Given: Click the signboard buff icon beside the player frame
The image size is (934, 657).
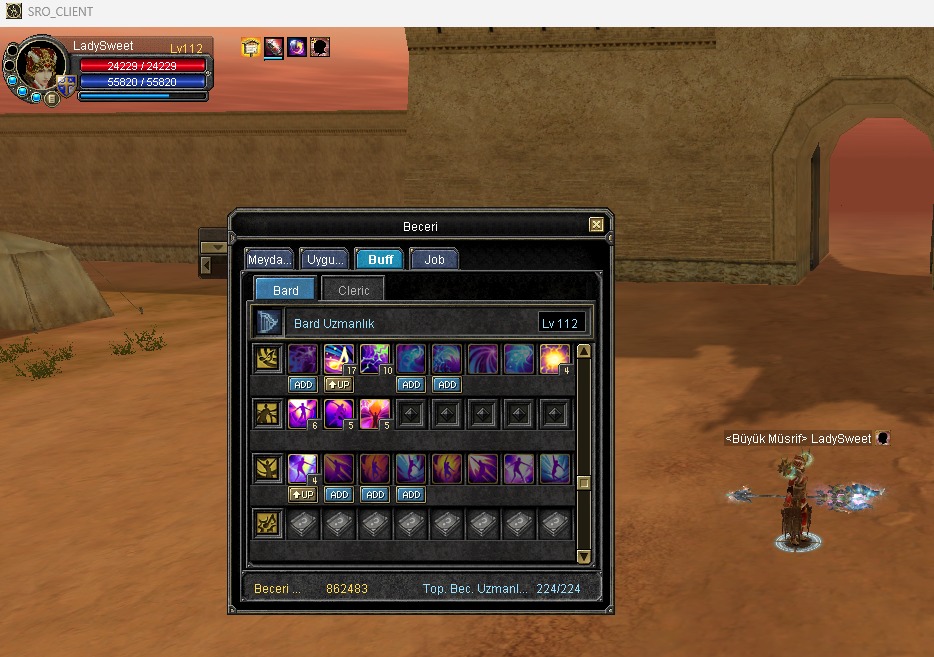Looking at the screenshot, I should coord(251,47).
